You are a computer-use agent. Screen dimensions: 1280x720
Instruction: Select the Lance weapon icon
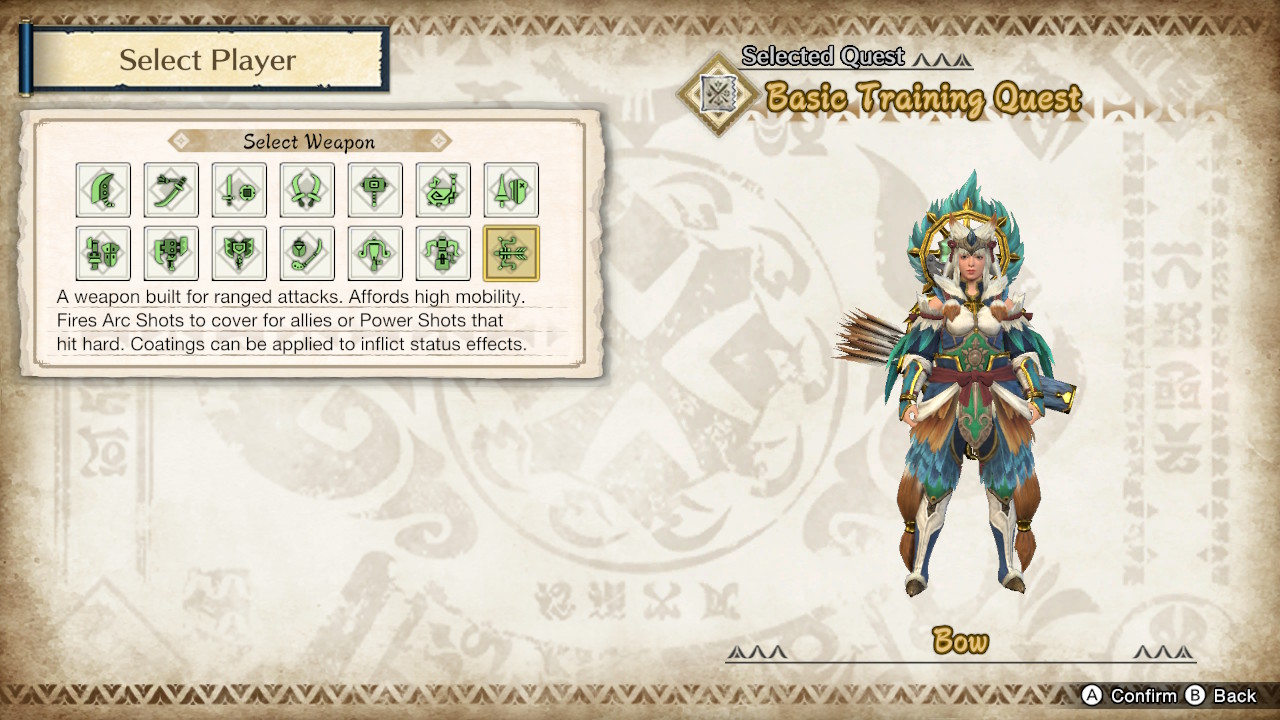coord(510,190)
